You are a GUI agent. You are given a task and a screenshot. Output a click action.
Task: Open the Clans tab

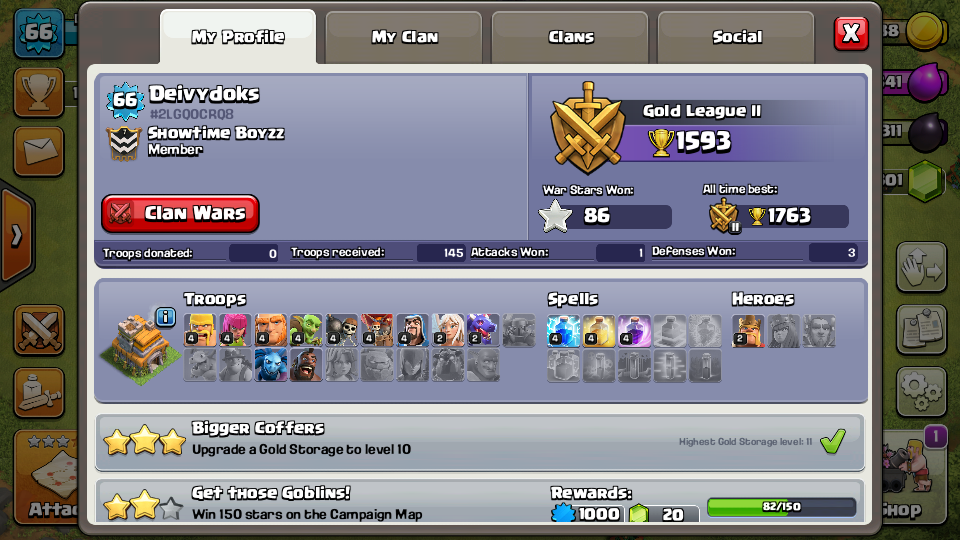coord(571,37)
